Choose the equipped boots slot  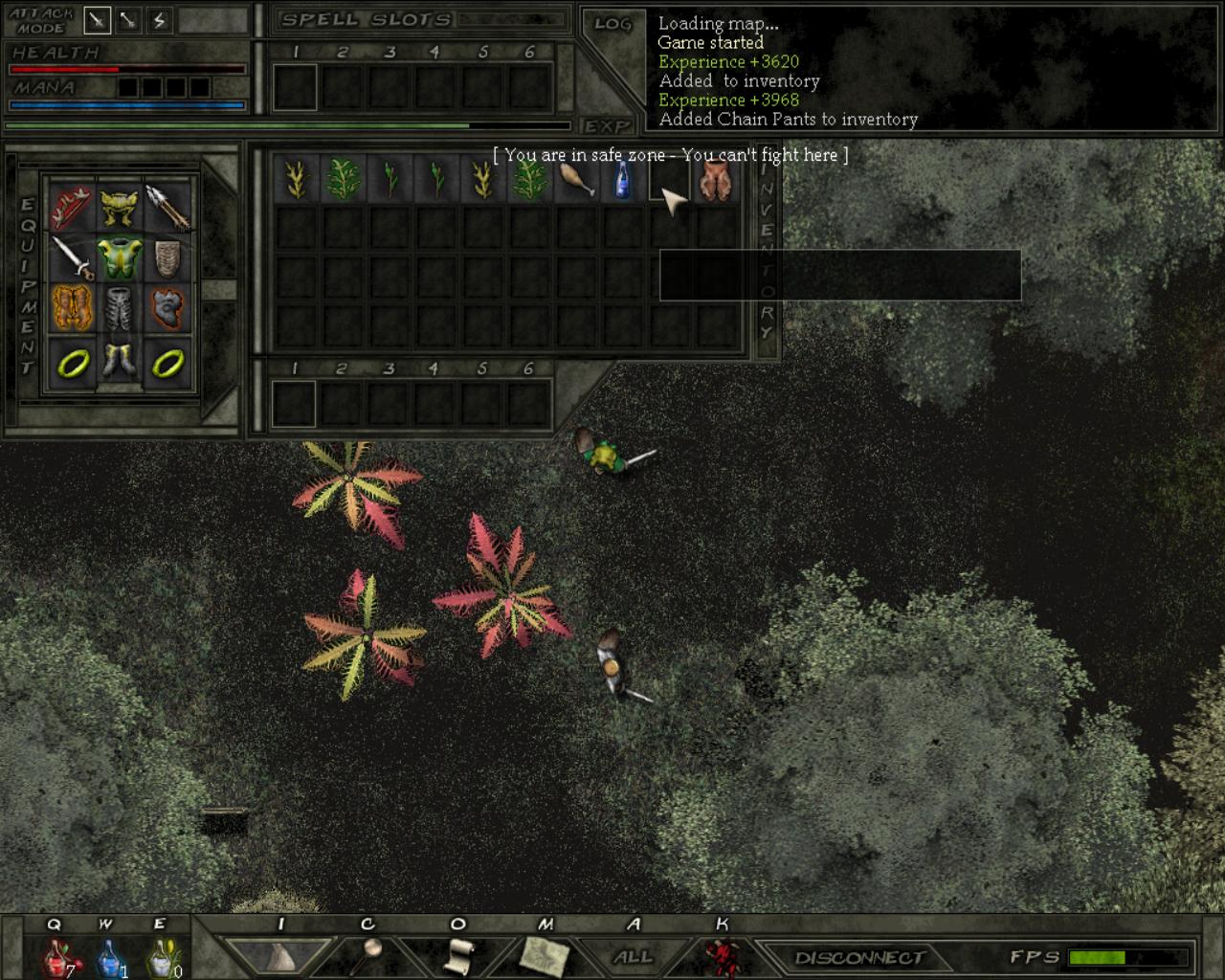120,362
